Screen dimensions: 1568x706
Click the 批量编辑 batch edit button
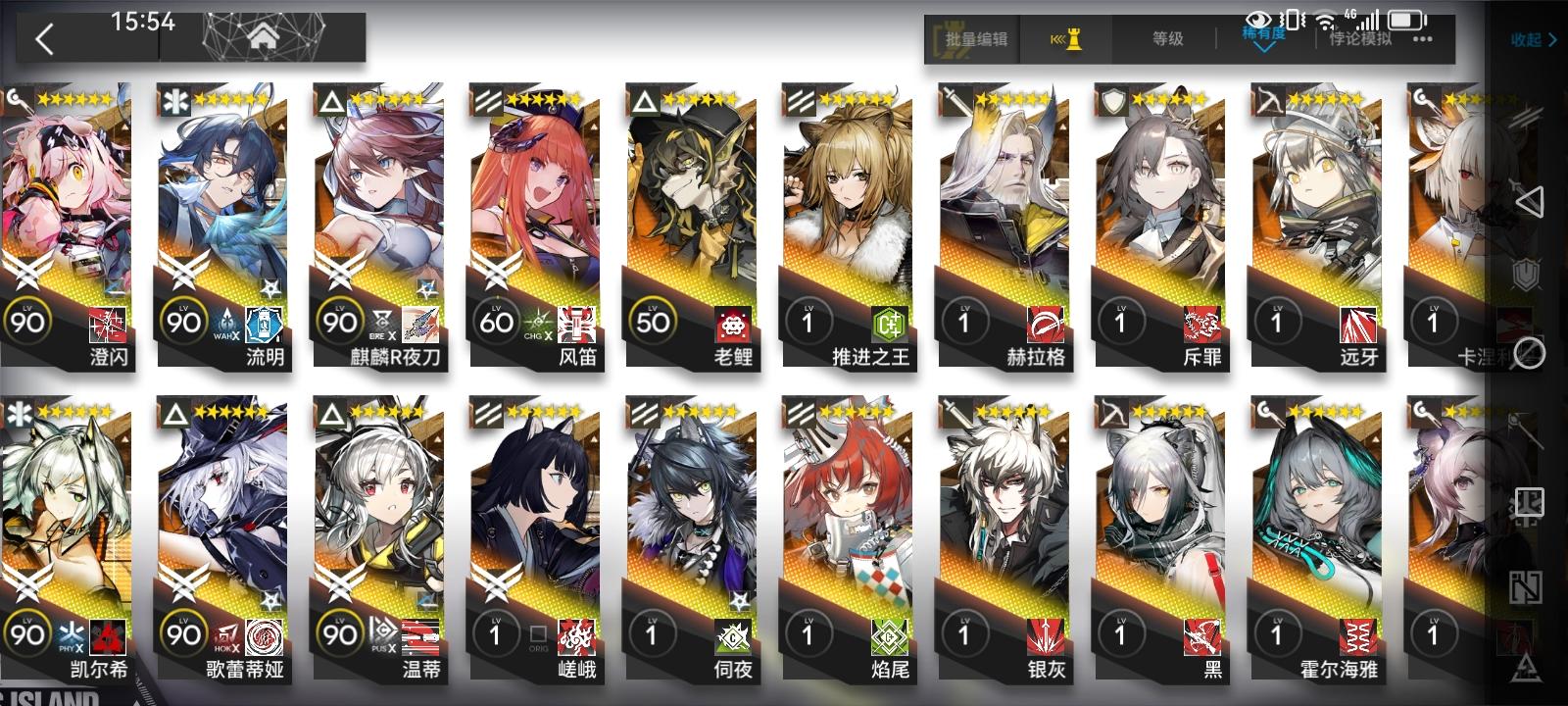coord(977,39)
